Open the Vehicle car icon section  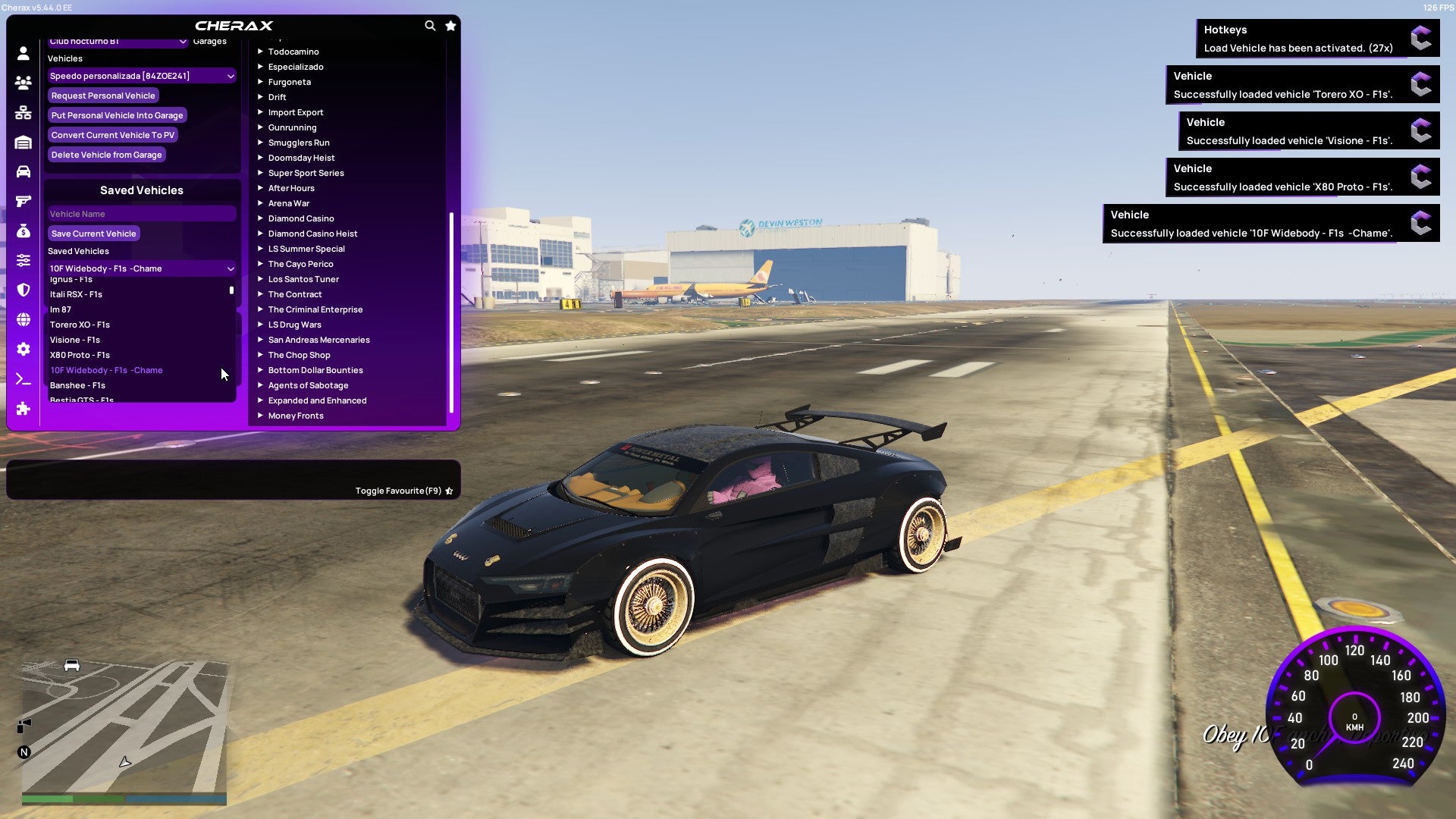click(23, 171)
